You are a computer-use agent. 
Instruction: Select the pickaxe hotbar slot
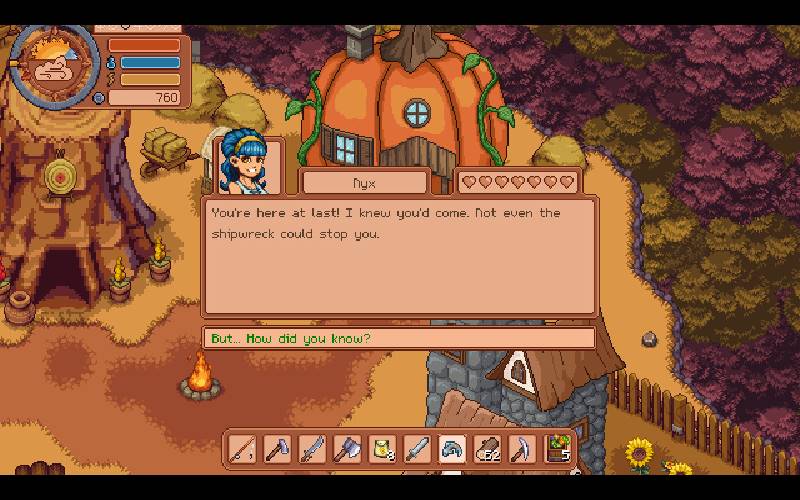(x=522, y=449)
